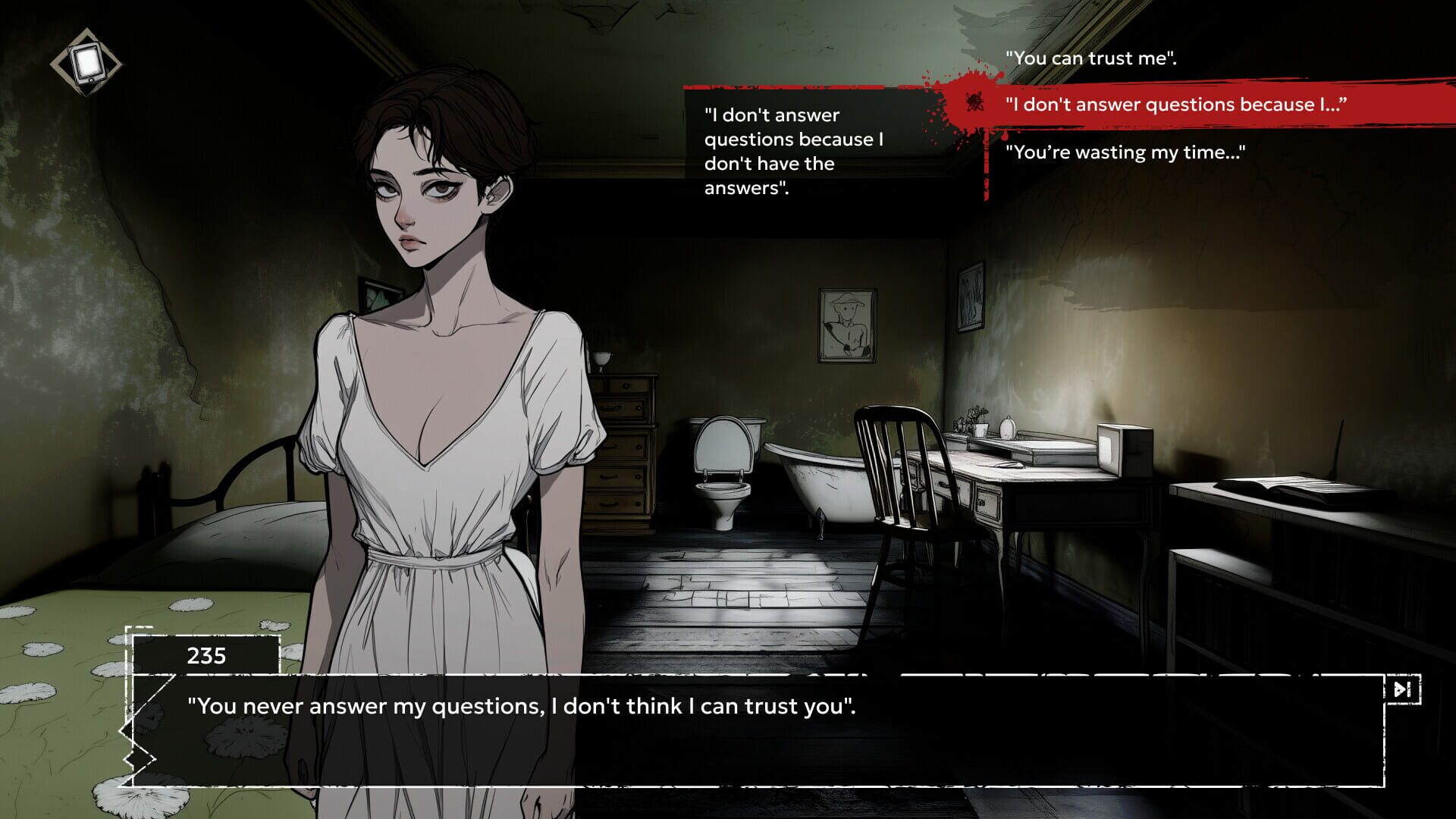The image size is (1456, 819).
Task: Select "I don't answer questions because I..." option
Action: click(1175, 105)
